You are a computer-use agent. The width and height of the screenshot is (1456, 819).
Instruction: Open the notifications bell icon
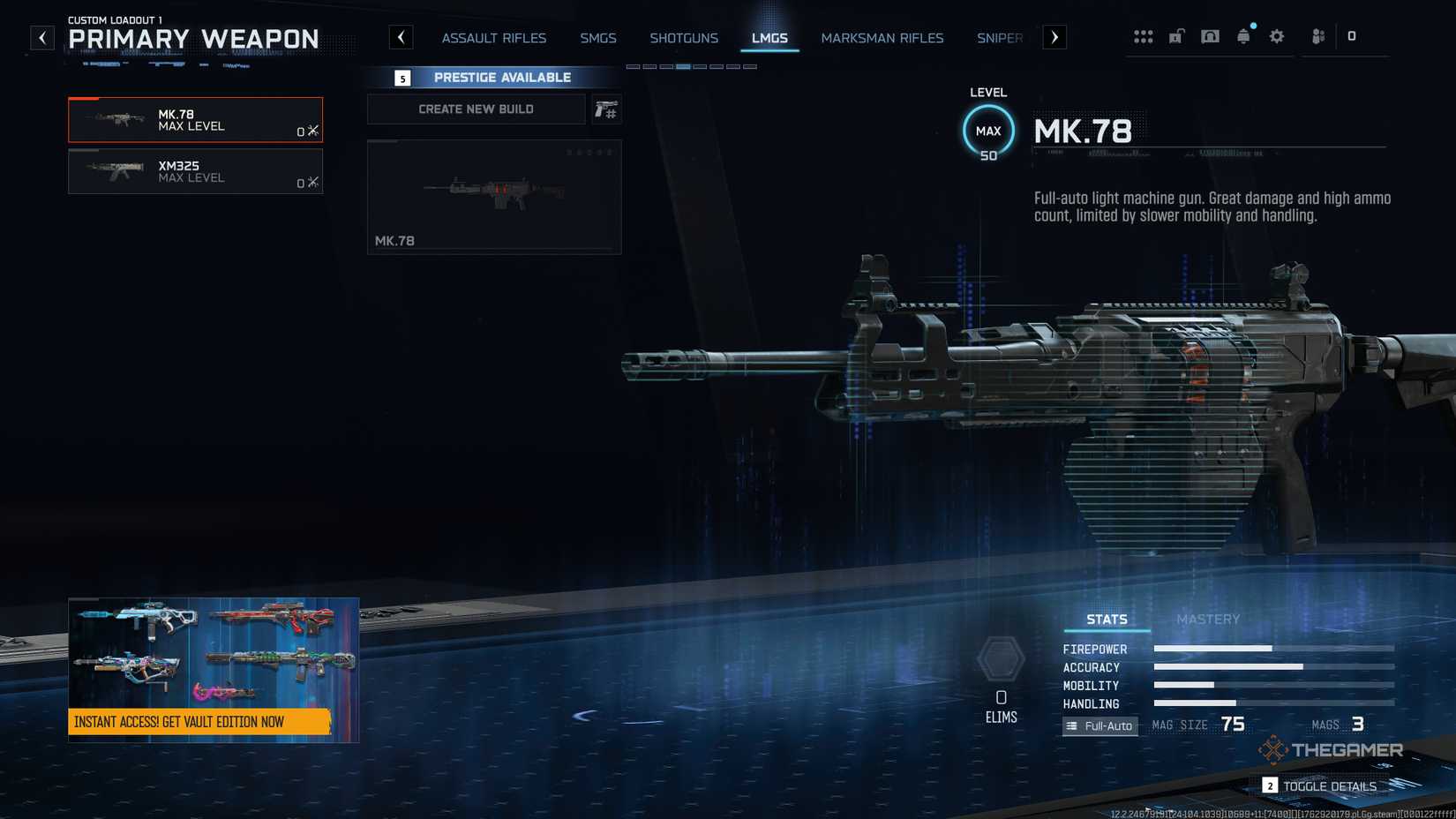[1243, 36]
